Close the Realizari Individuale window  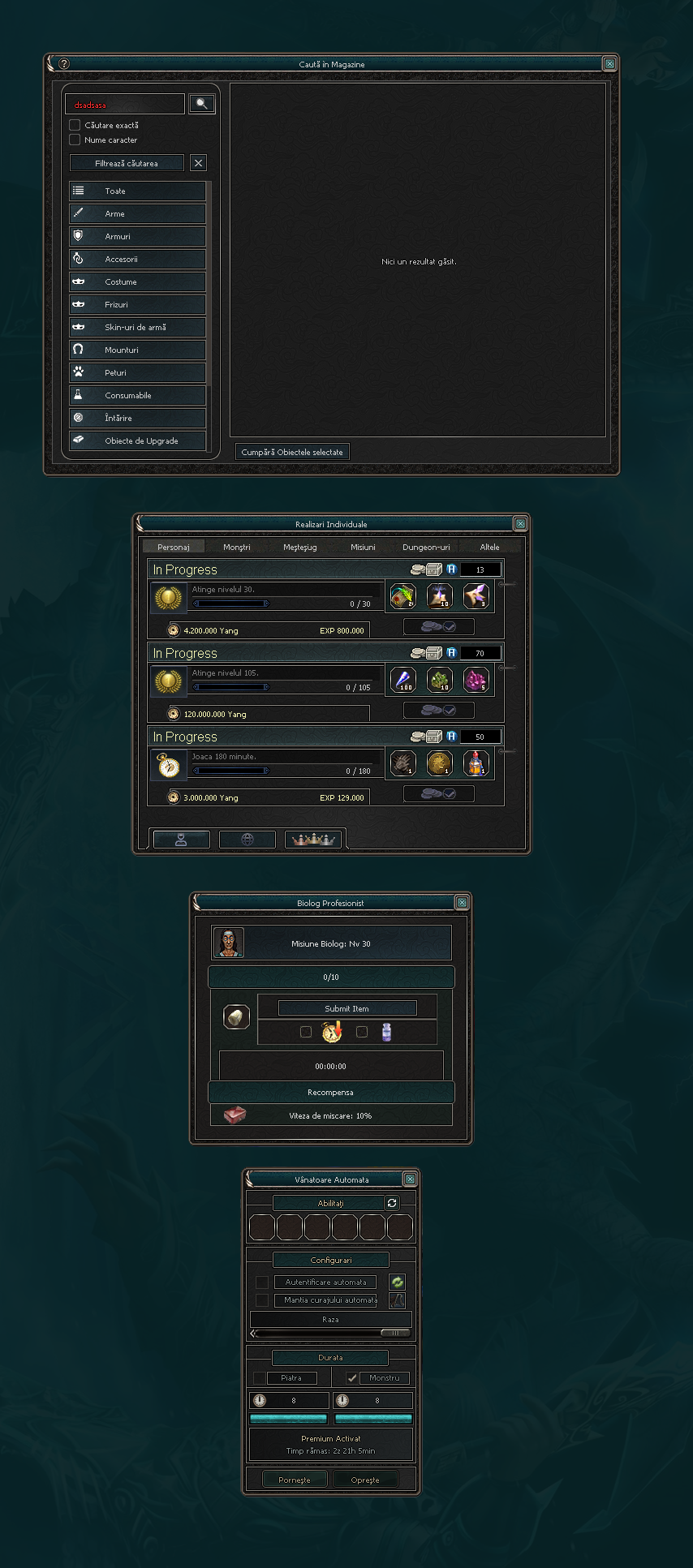coord(520,524)
